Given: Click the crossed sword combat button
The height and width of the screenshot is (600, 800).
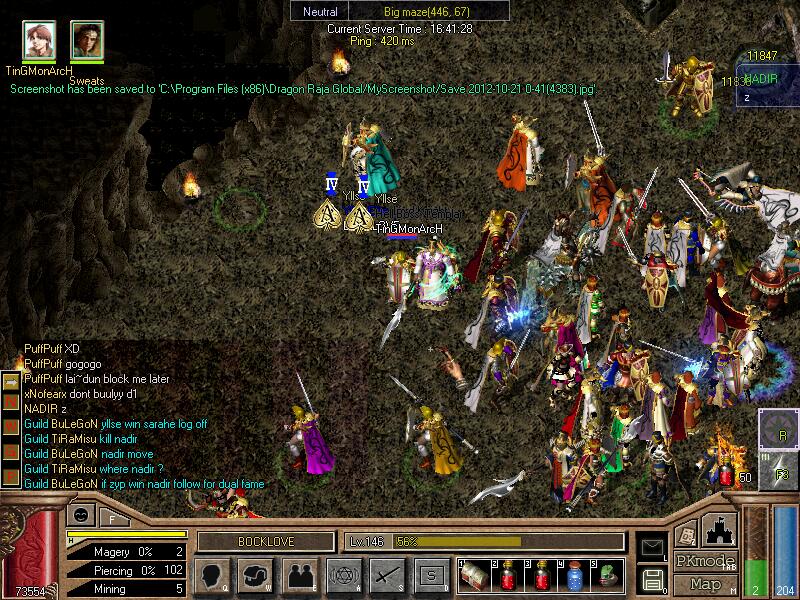Looking at the screenshot, I should point(387,575).
